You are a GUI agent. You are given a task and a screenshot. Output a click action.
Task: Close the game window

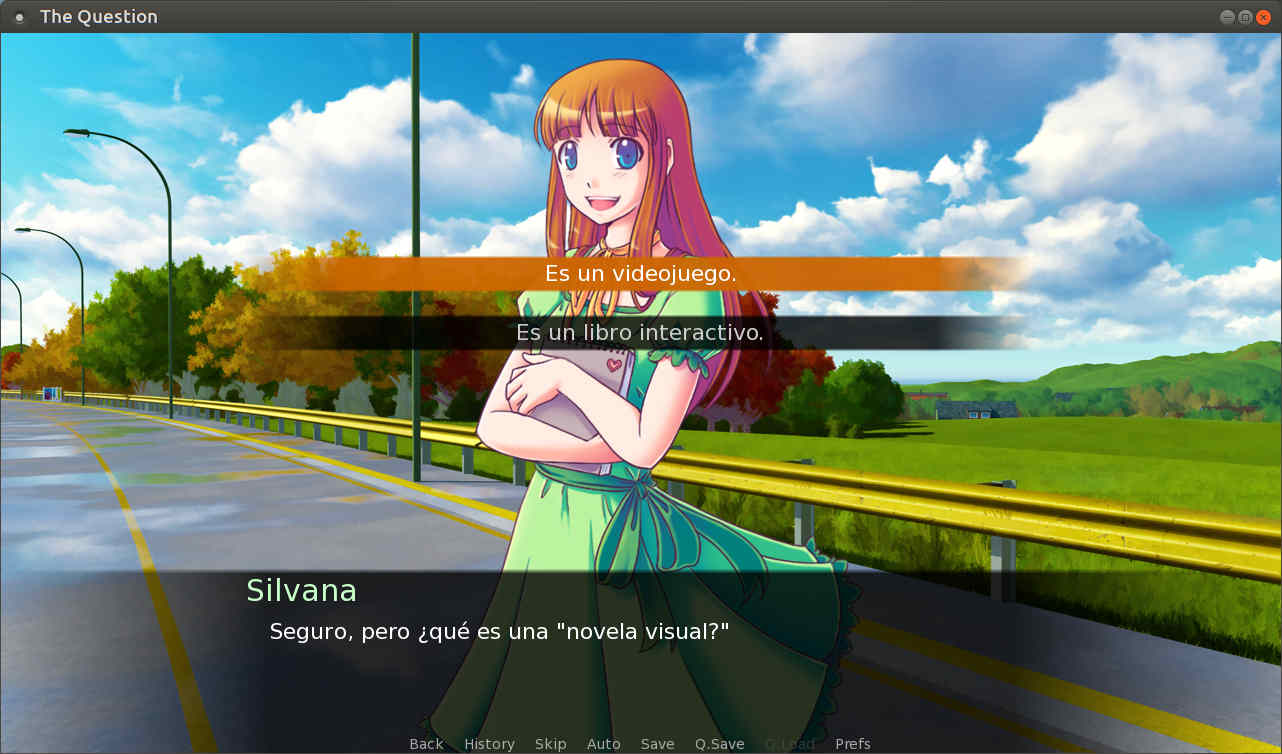click(x=1263, y=17)
